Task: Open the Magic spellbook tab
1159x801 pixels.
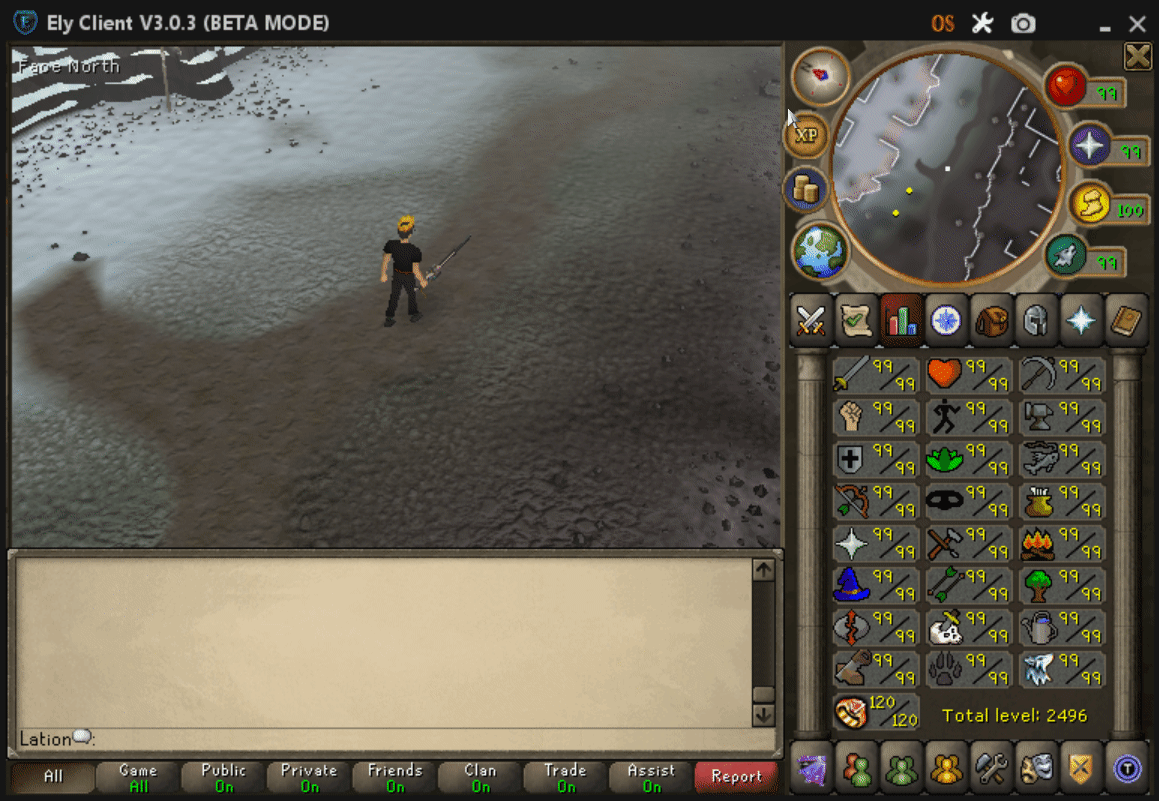Action: tap(1126, 321)
